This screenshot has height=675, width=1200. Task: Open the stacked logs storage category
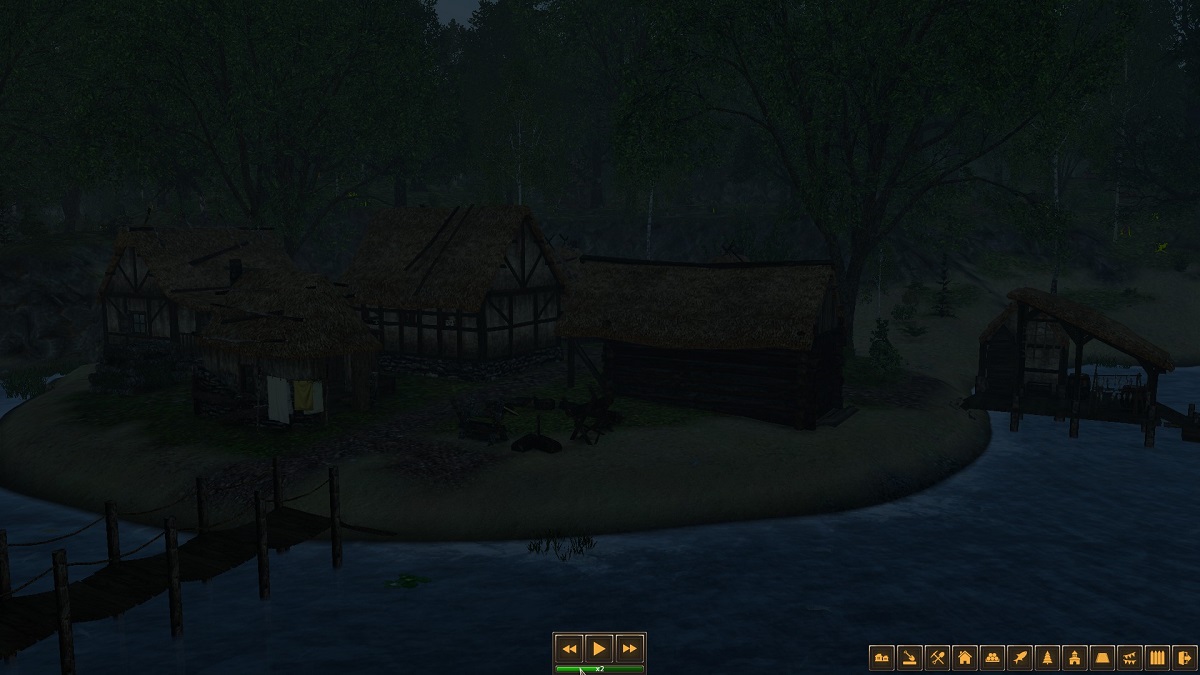tap(992, 657)
